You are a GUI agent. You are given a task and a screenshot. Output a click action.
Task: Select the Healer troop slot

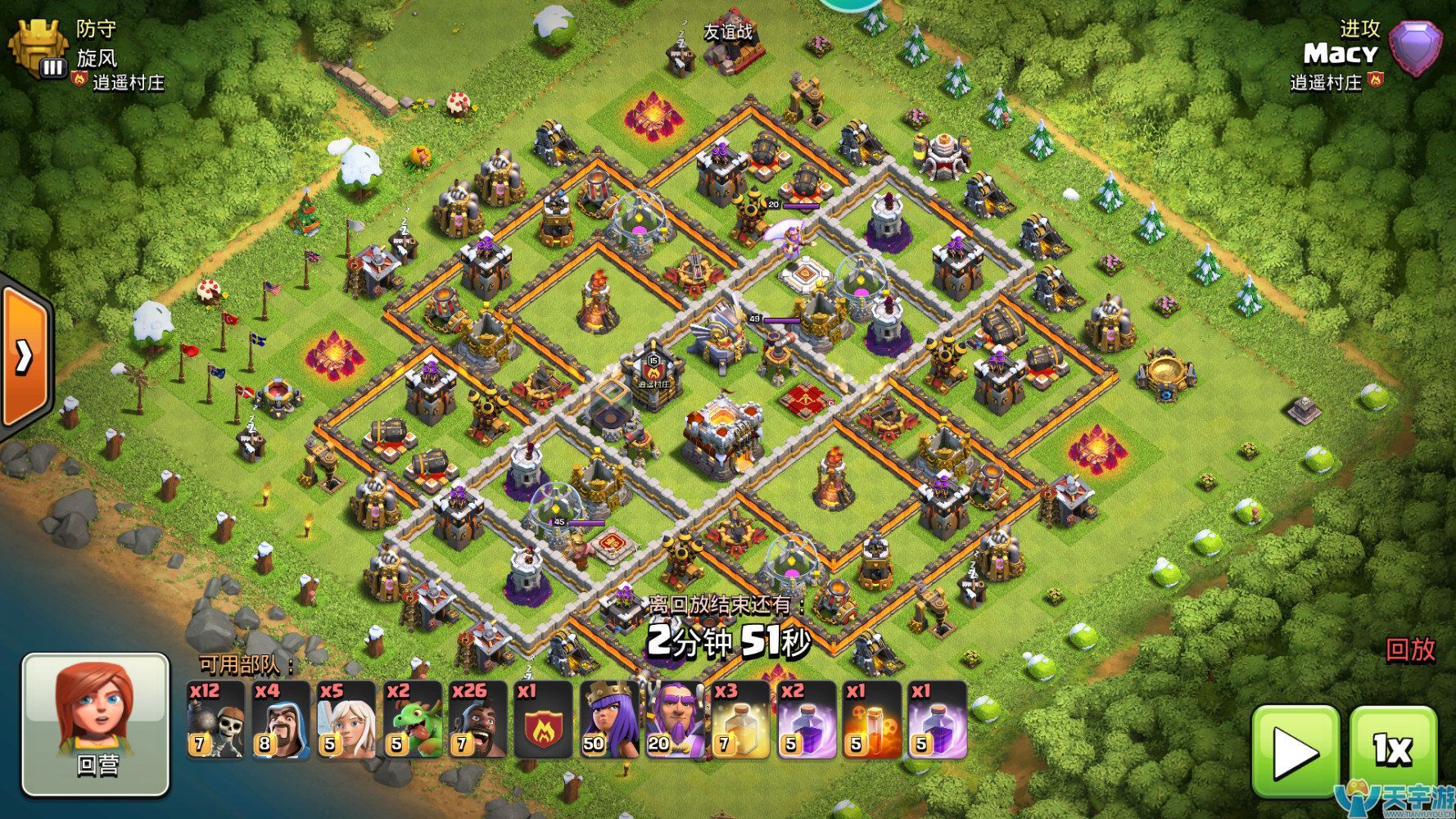pyautogui.click(x=347, y=720)
